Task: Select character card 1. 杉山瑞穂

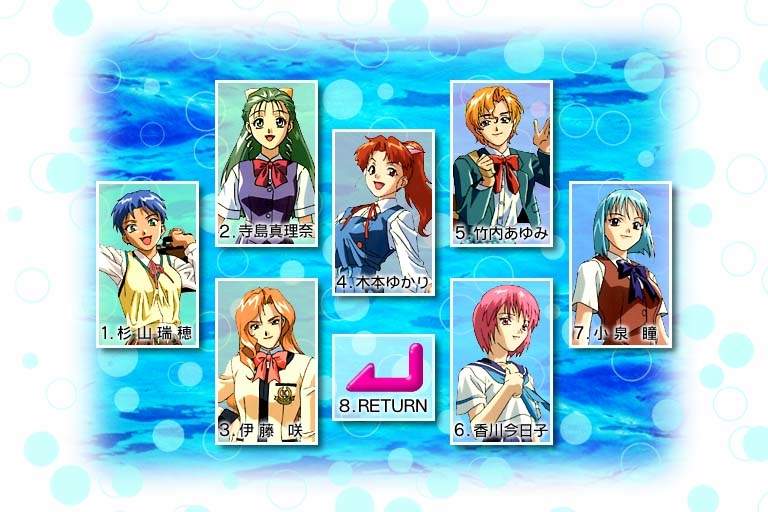Action: (x=147, y=264)
